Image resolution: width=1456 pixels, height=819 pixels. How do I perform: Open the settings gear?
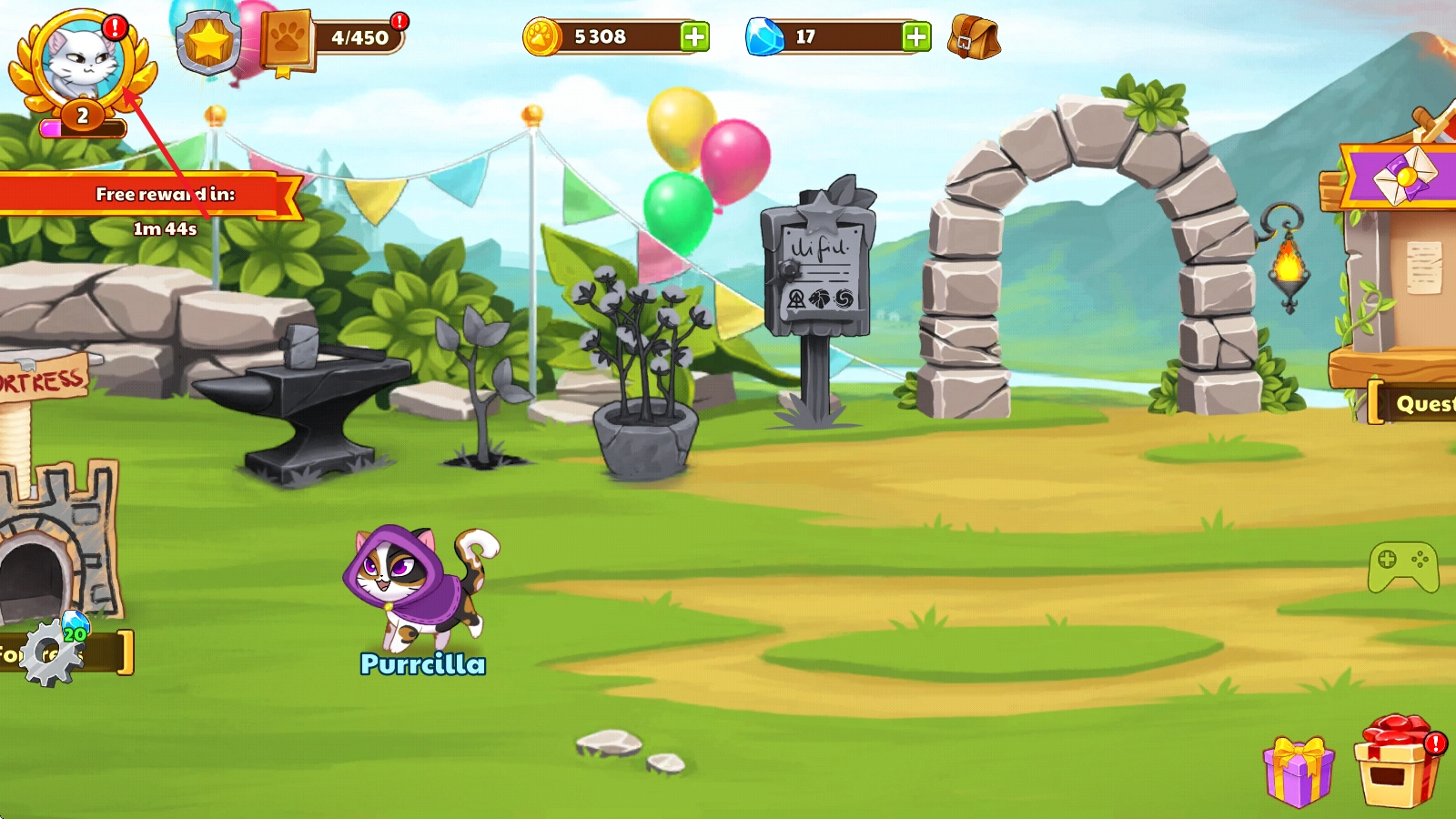coord(51,652)
